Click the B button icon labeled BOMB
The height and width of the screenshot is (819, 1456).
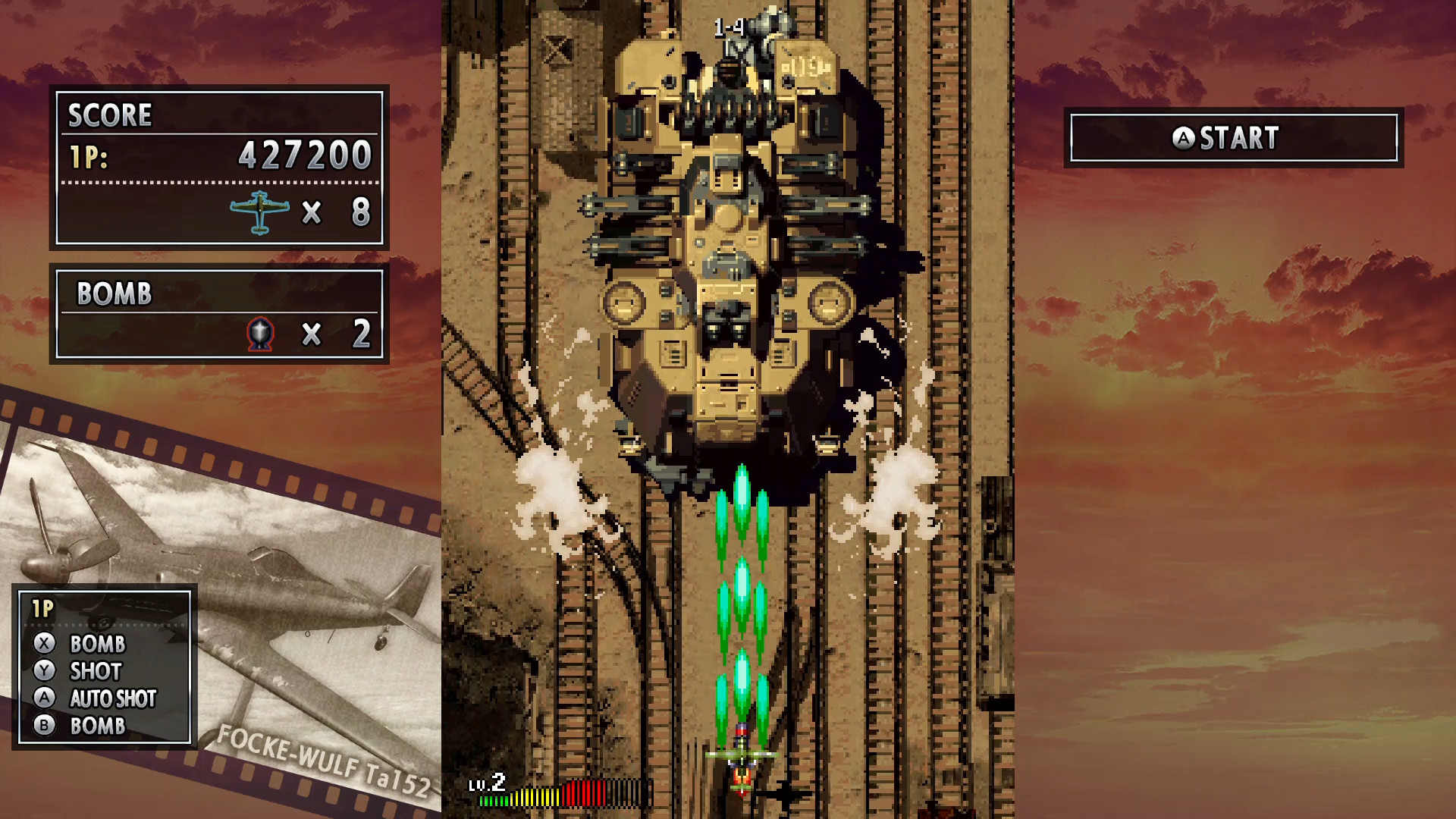click(x=45, y=726)
